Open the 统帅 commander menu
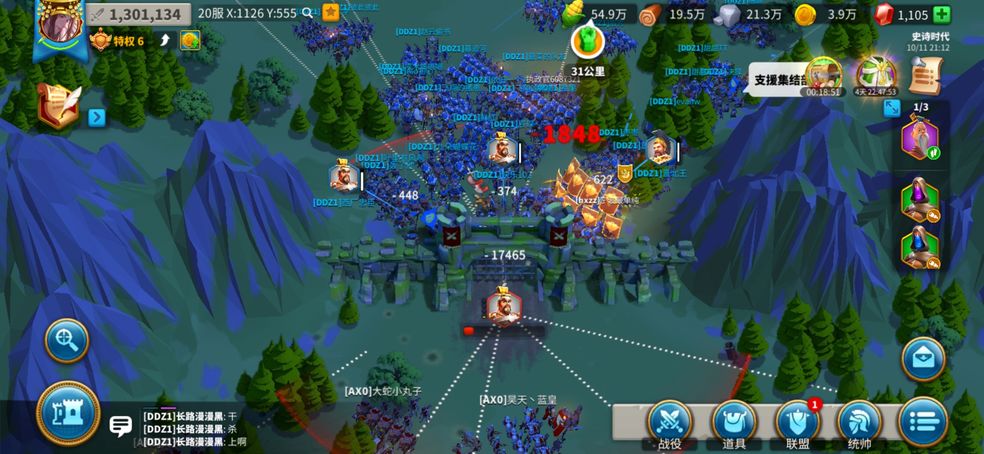This screenshot has width=984, height=454. click(x=859, y=424)
